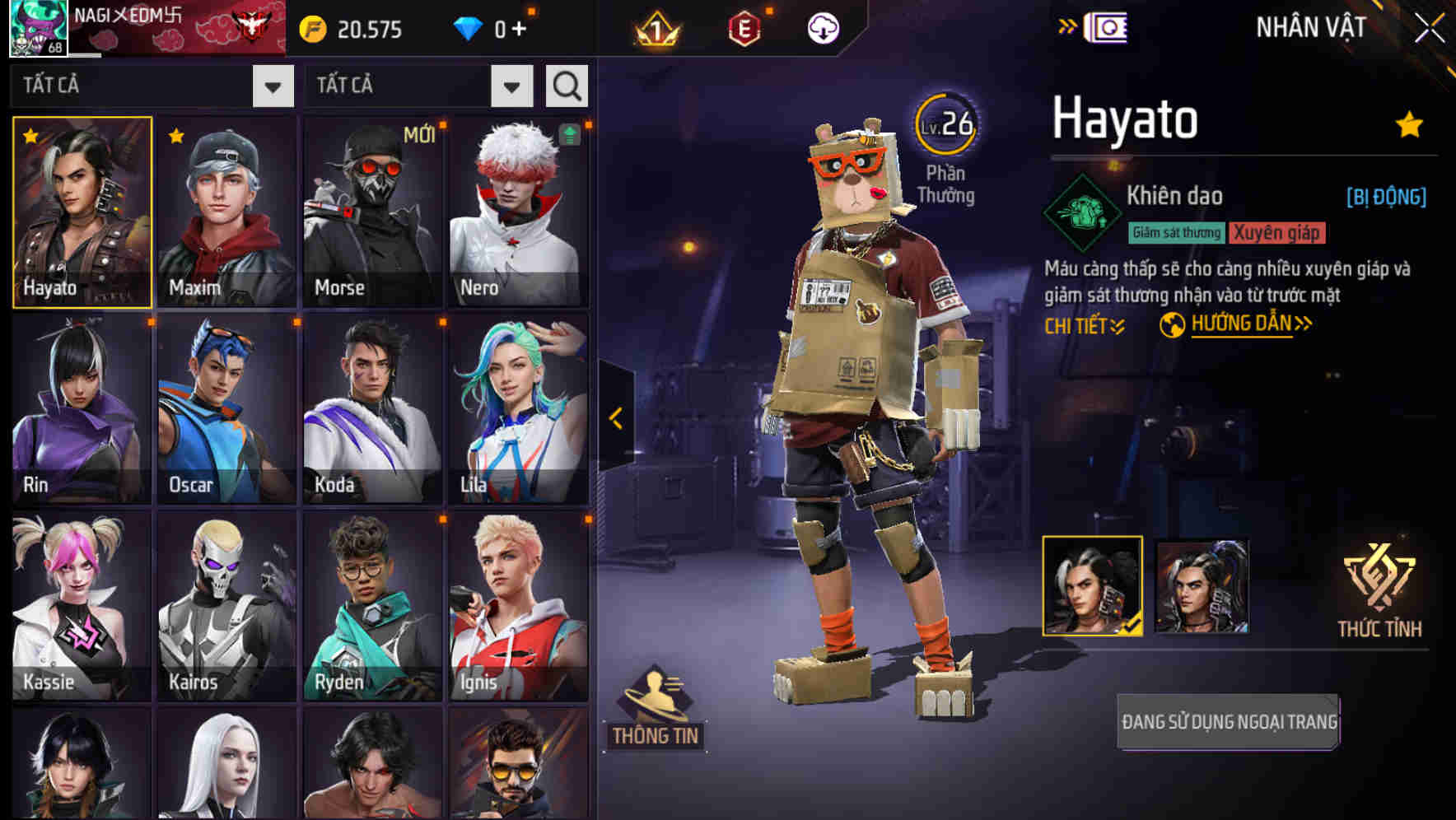Screen dimensions: 1456x820
Task: Click the Lv.26 reward progress circle
Action: tap(947, 125)
